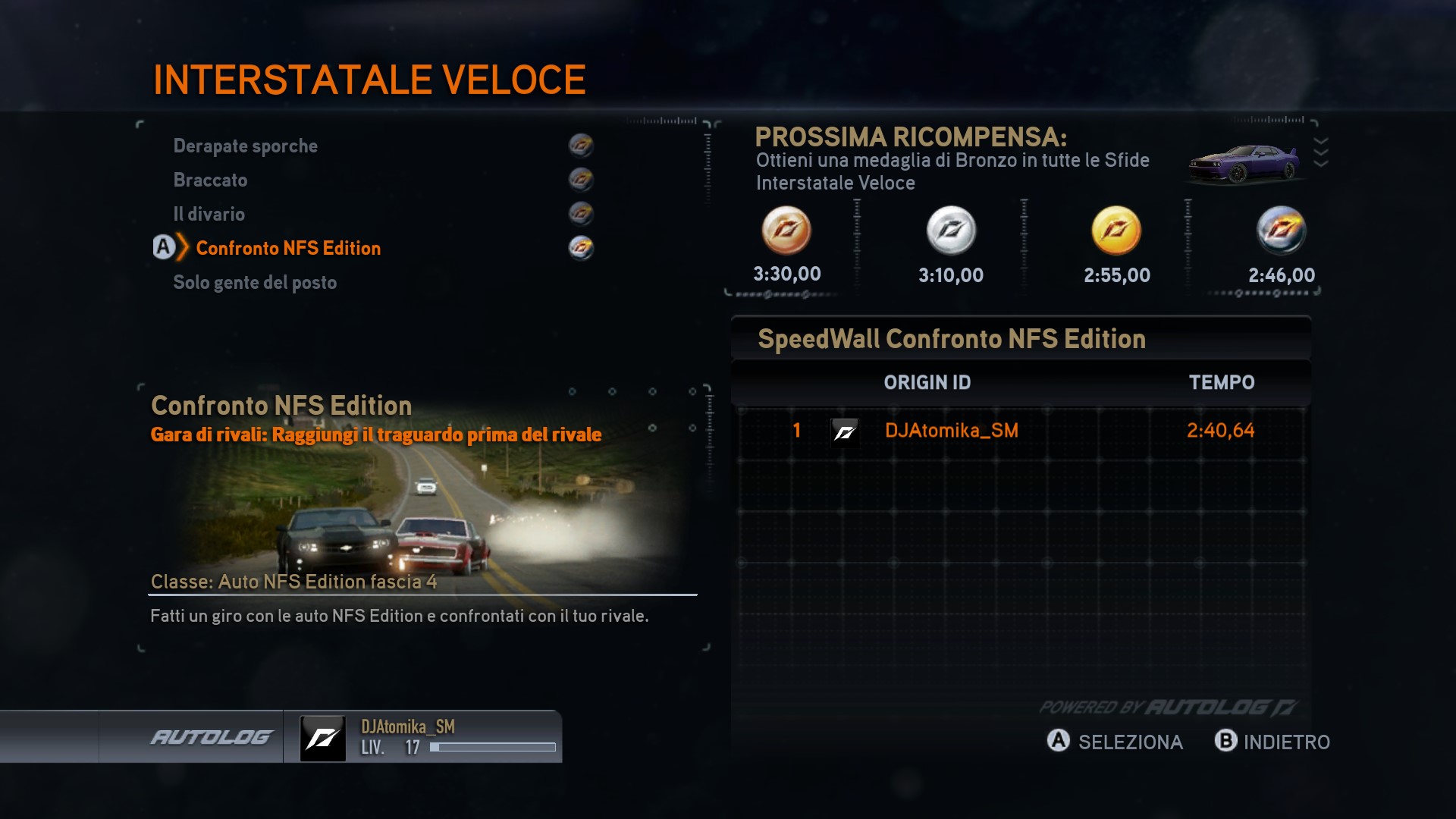Screen dimensions: 1456x819
Task: Click the platinum medal above 2:46,00
Action: (x=1281, y=231)
